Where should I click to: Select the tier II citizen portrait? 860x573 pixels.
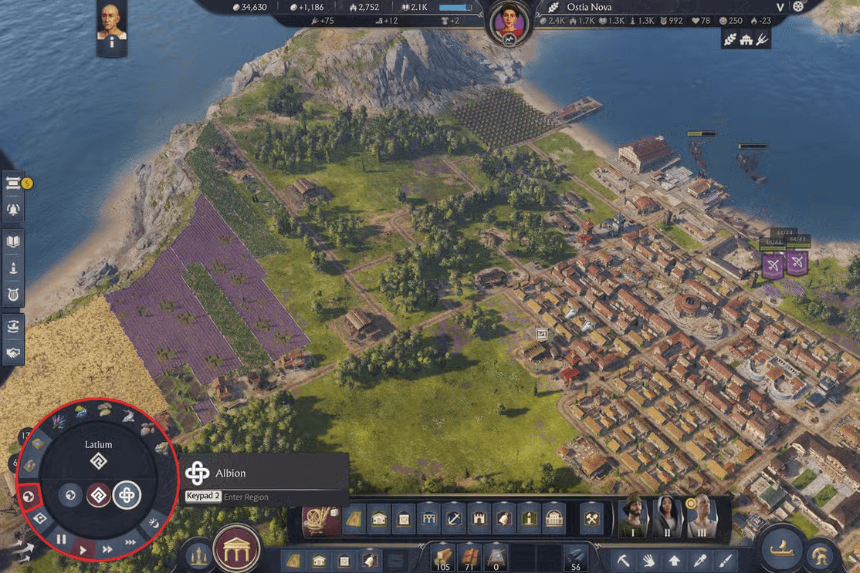(x=666, y=516)
